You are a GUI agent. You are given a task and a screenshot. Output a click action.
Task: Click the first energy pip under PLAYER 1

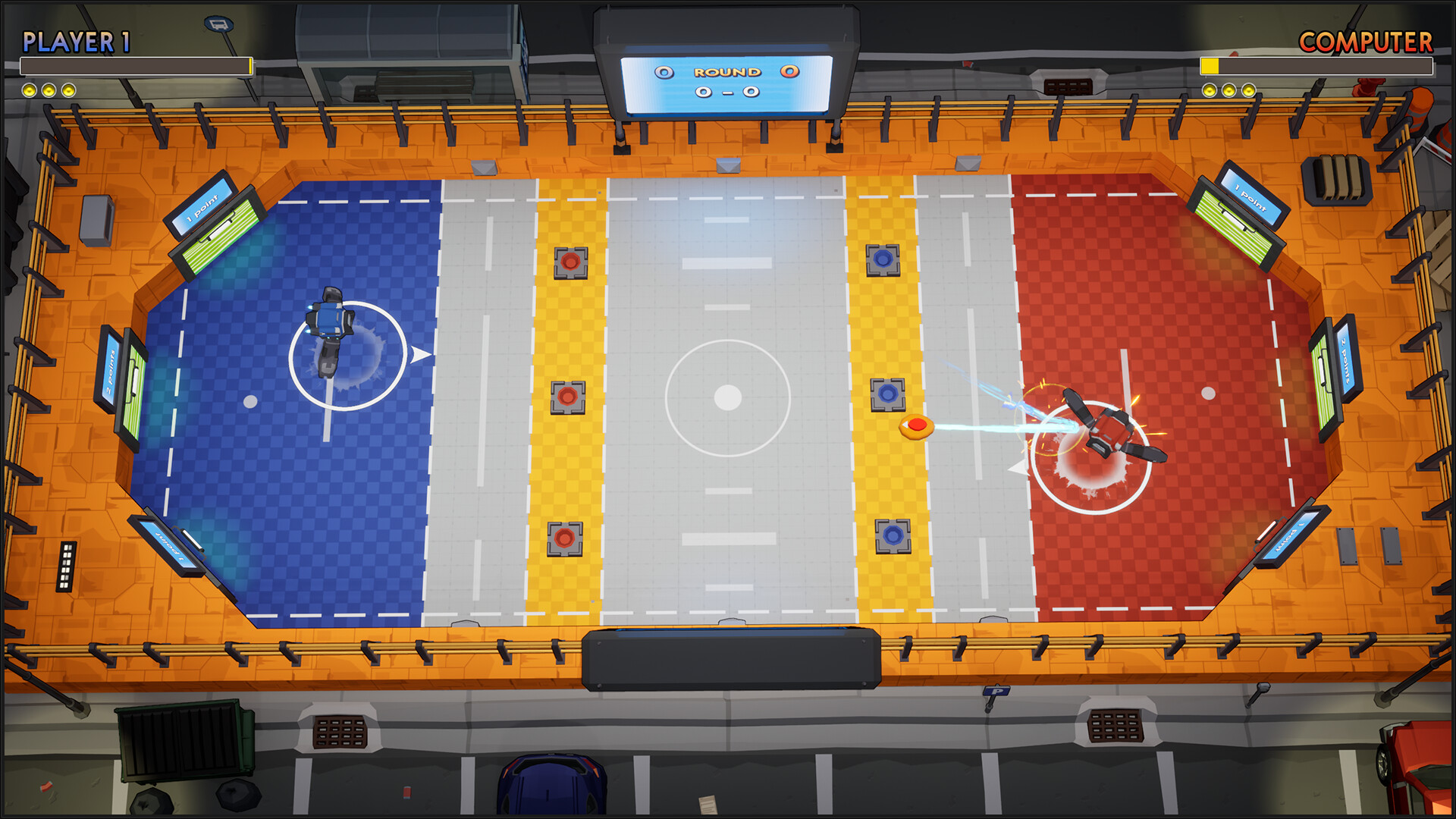[x=30, y=89]
